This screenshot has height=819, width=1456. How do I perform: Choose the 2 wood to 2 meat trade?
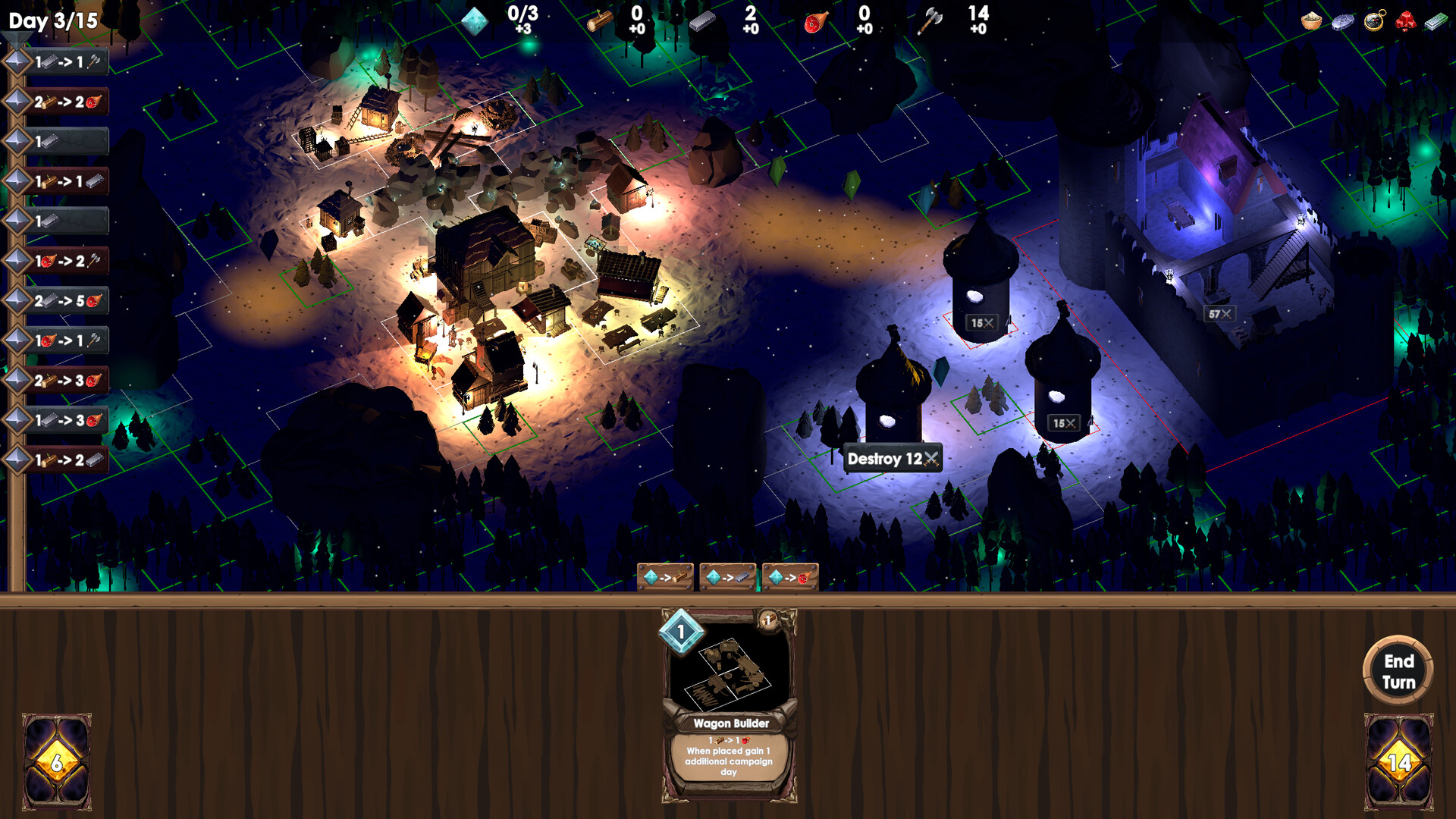pos(67,102)
